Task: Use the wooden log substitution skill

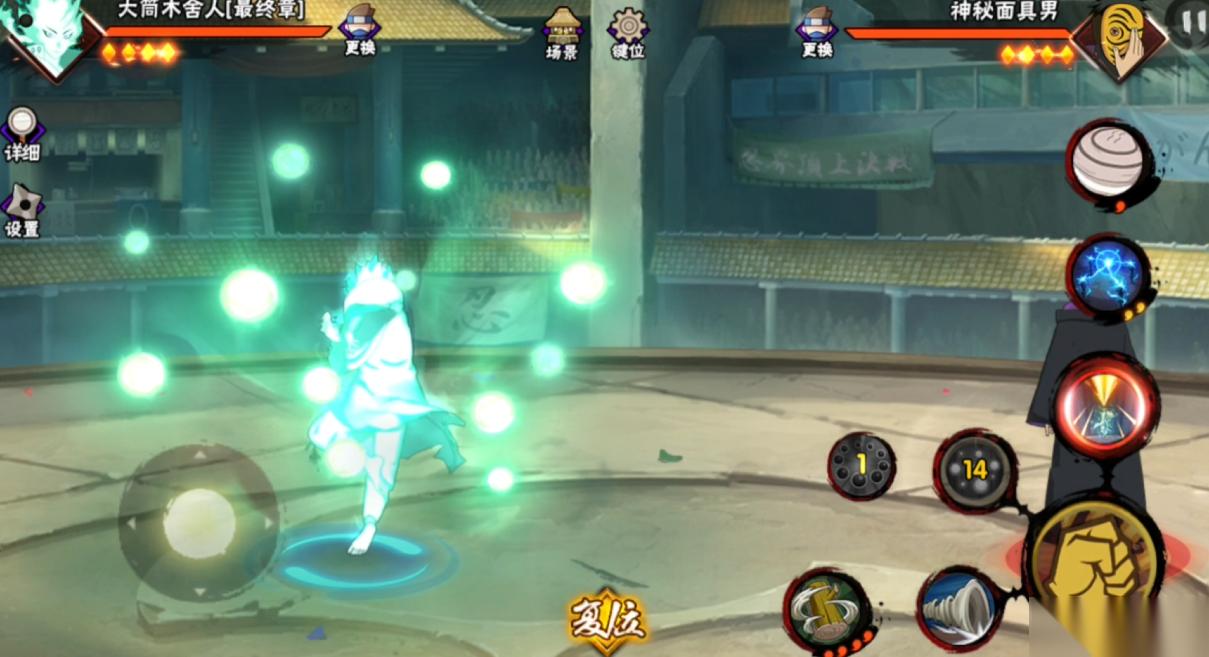Action: [826, 607]
